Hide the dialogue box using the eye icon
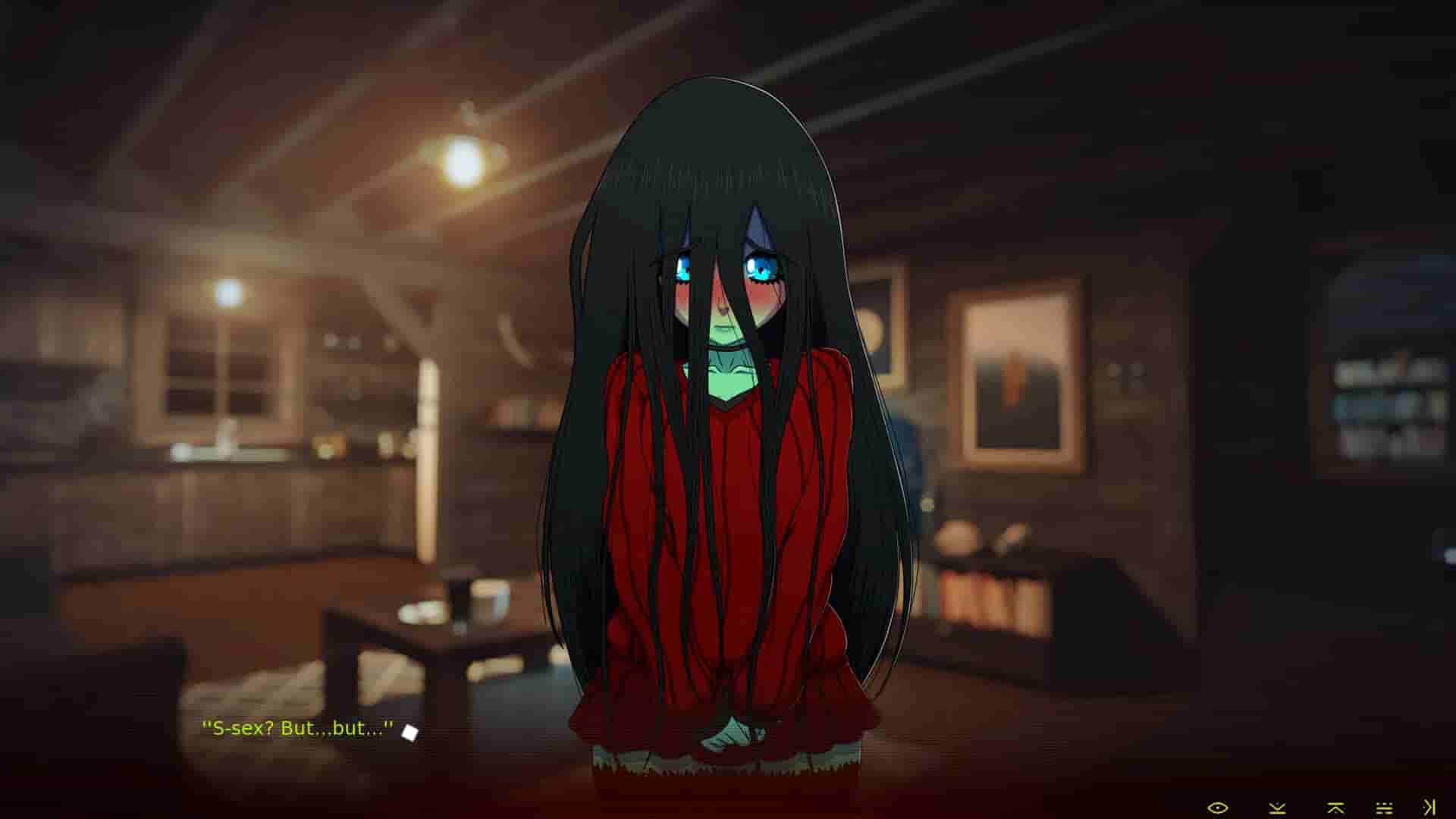Screen dimensions: 1456x819 coord(1218,808)
